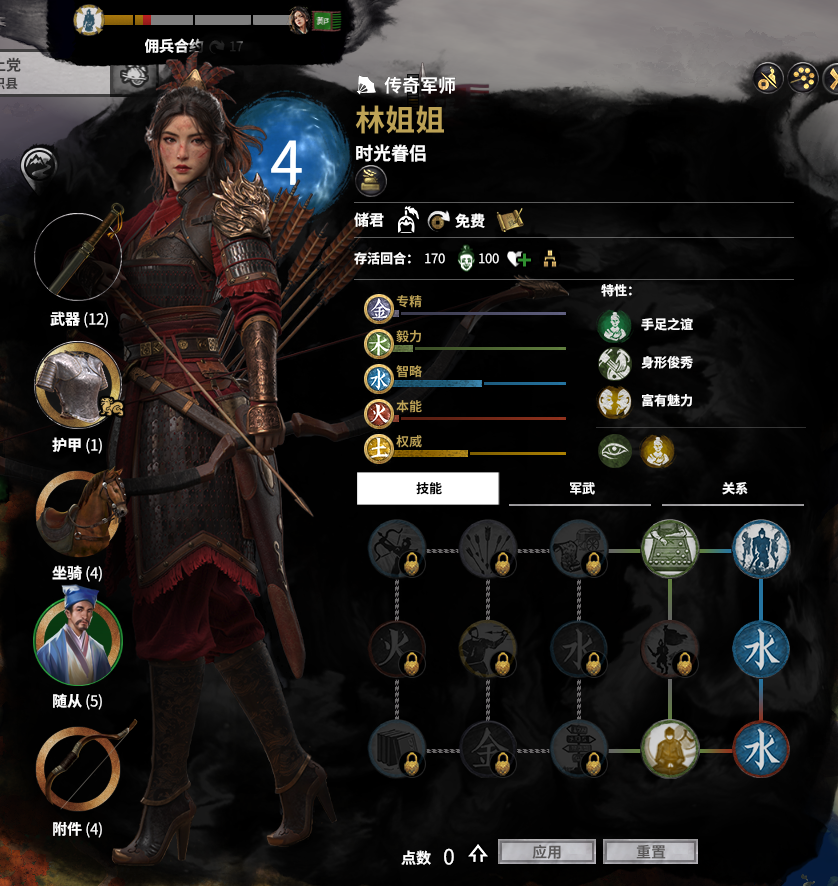Select the 富有魅力 trait icon
This screenshot has width=838, height=886.
click(614, 401)
